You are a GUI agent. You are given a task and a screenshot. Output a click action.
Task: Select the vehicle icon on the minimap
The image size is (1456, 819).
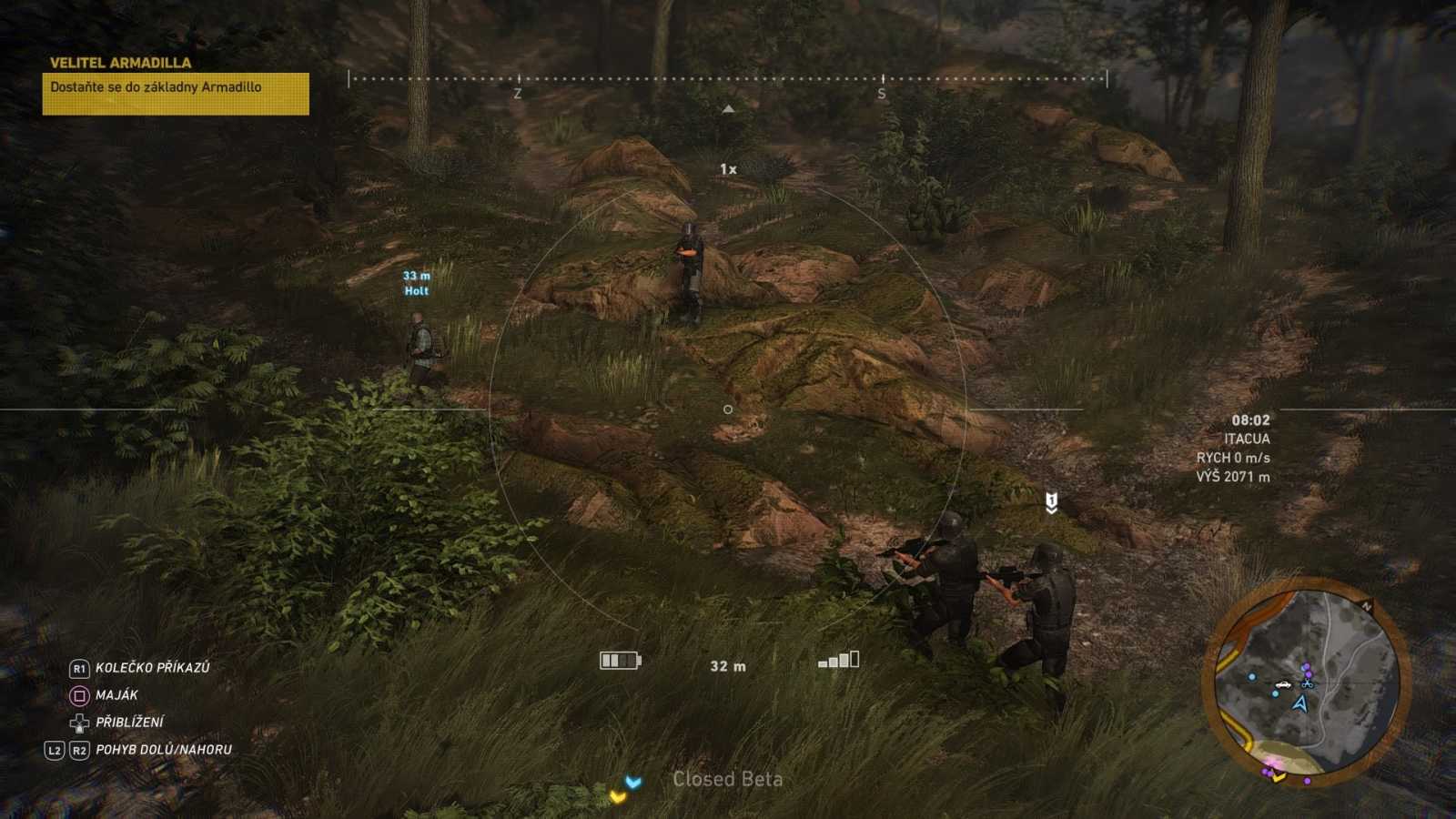pyautogui.click(x=1282, y=684)
